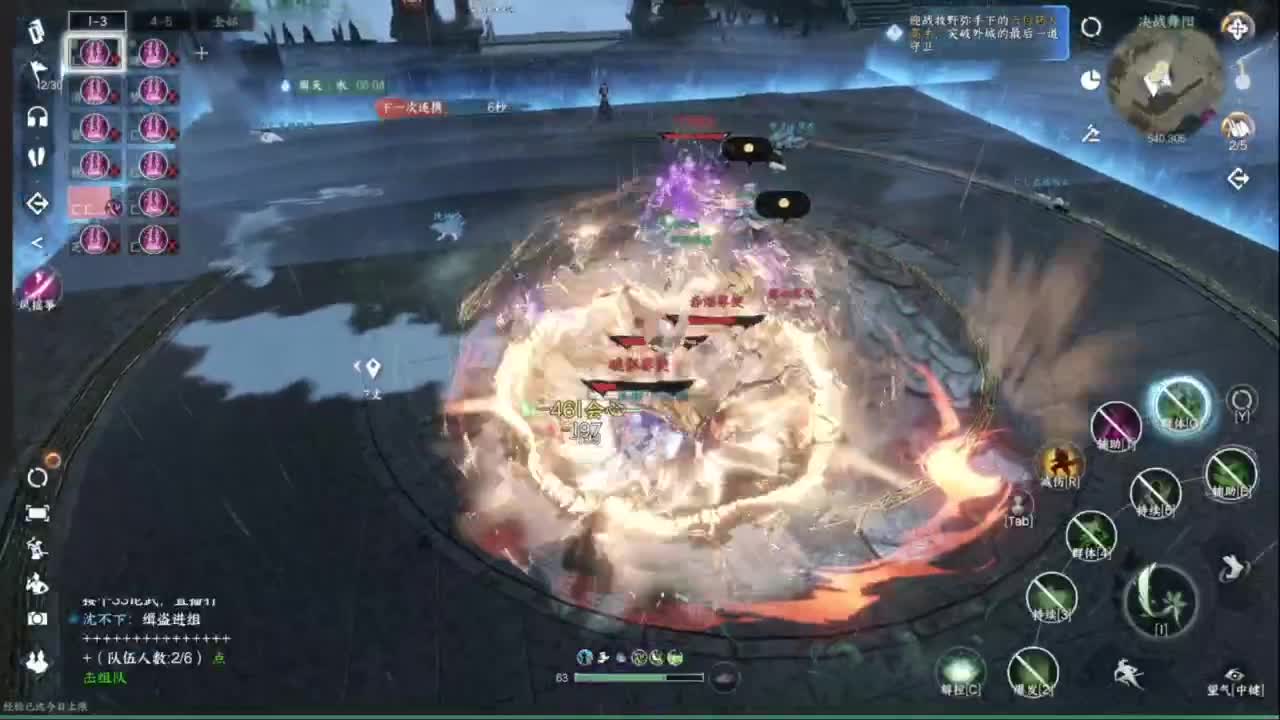Open the screenshot camera tool
The height and width of the screenshot is (720, 1280).
36,618
